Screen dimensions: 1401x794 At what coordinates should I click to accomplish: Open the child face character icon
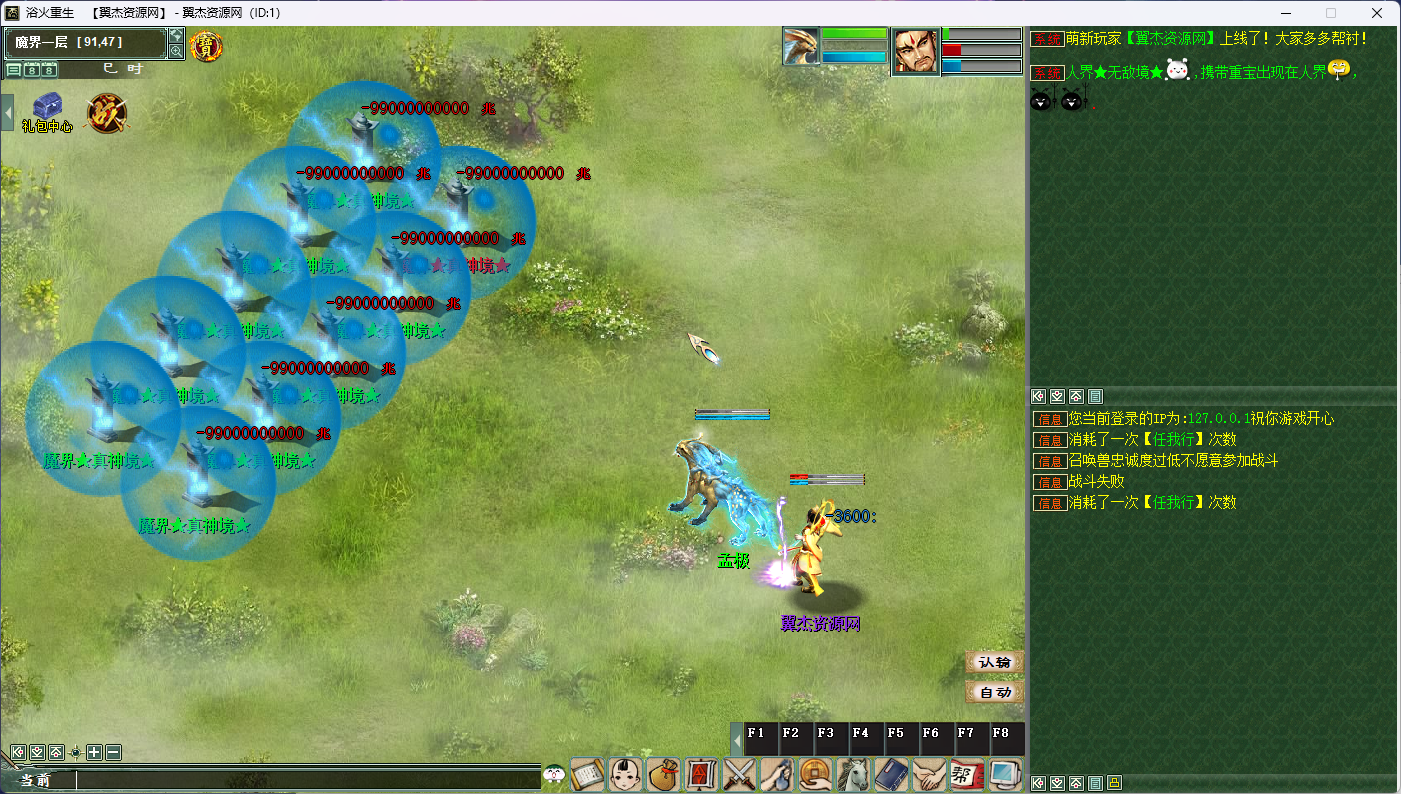(x=625, y=775)
